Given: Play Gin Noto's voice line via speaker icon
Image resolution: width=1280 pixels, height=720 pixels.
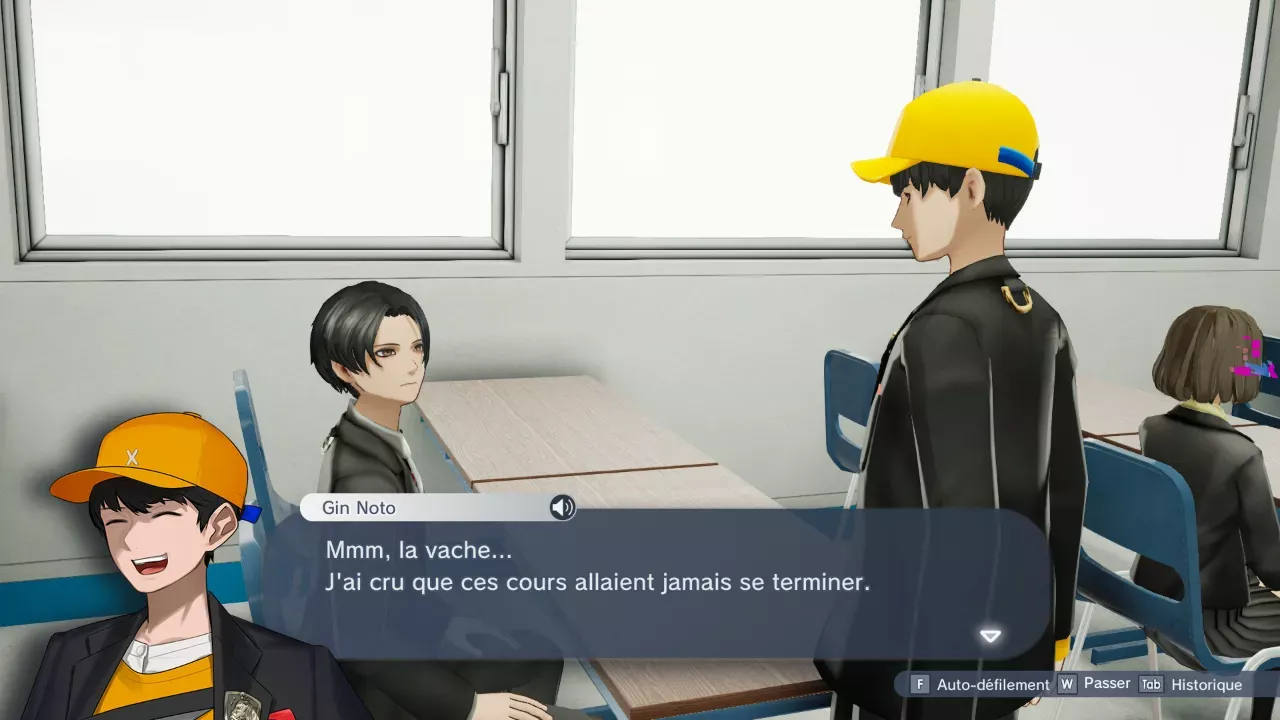Looking at the screenshot, I should [563, 508].
